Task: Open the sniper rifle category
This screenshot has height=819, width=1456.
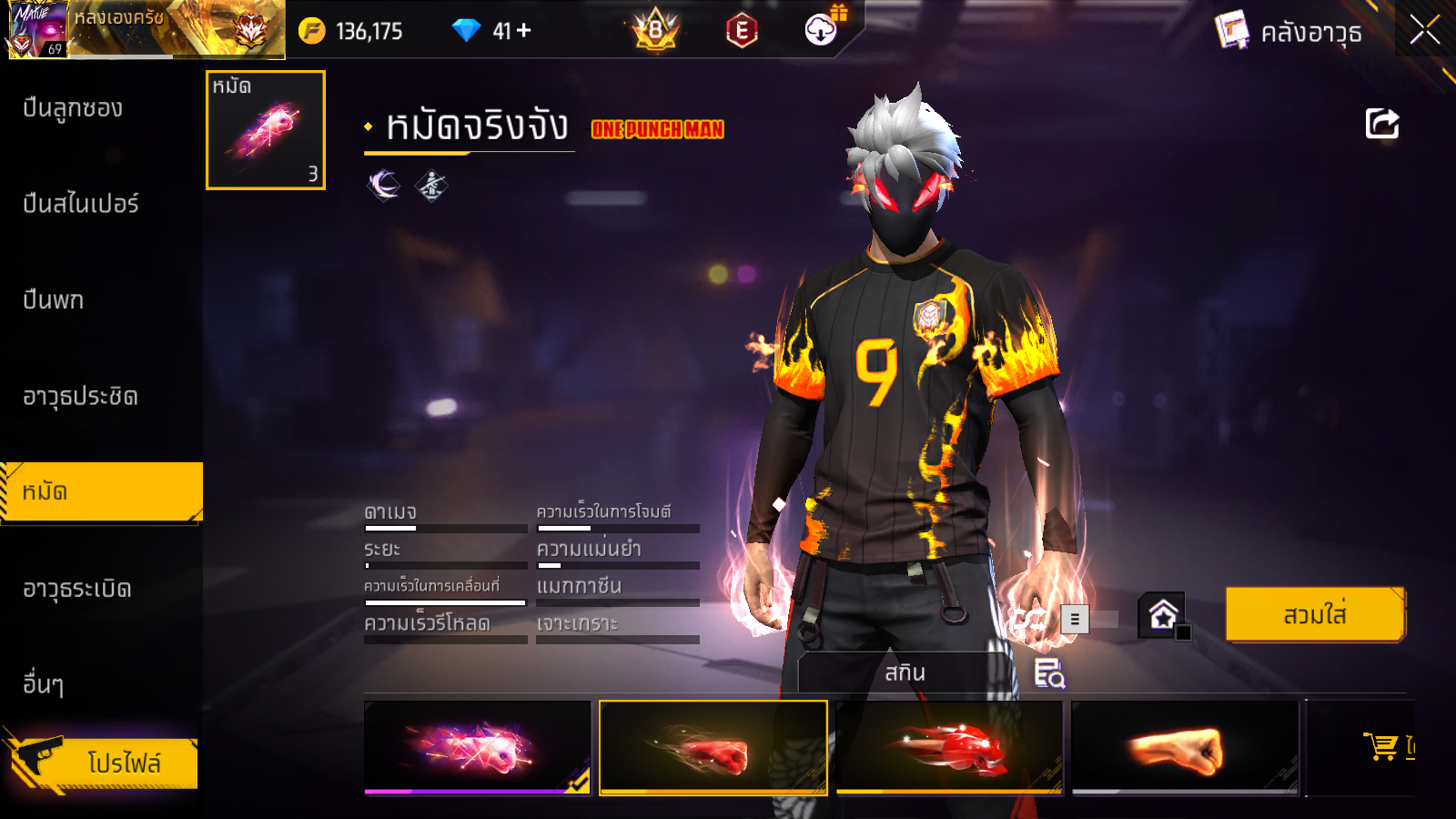Action: click(81, 204)
